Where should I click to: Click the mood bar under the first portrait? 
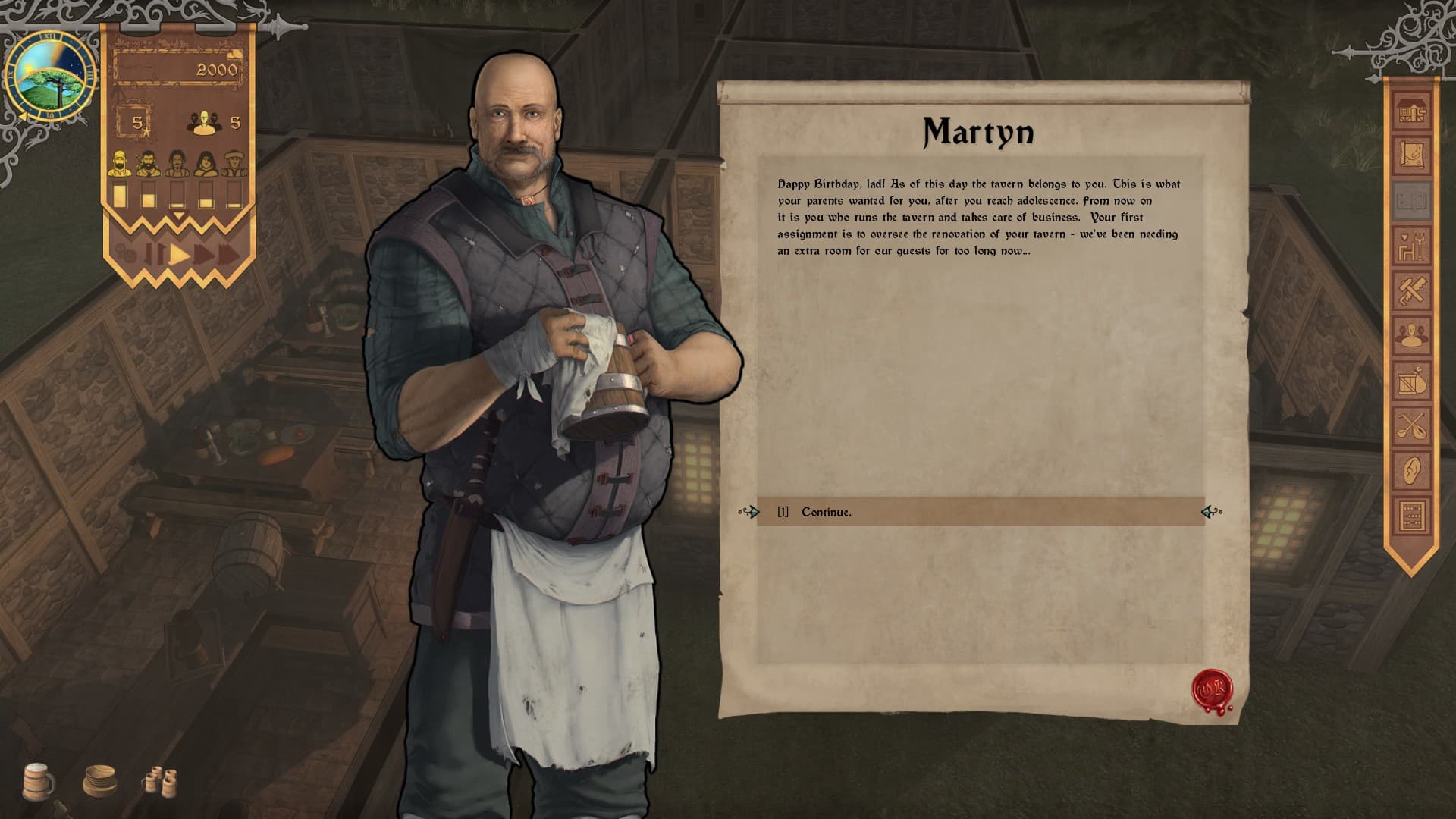119,195
